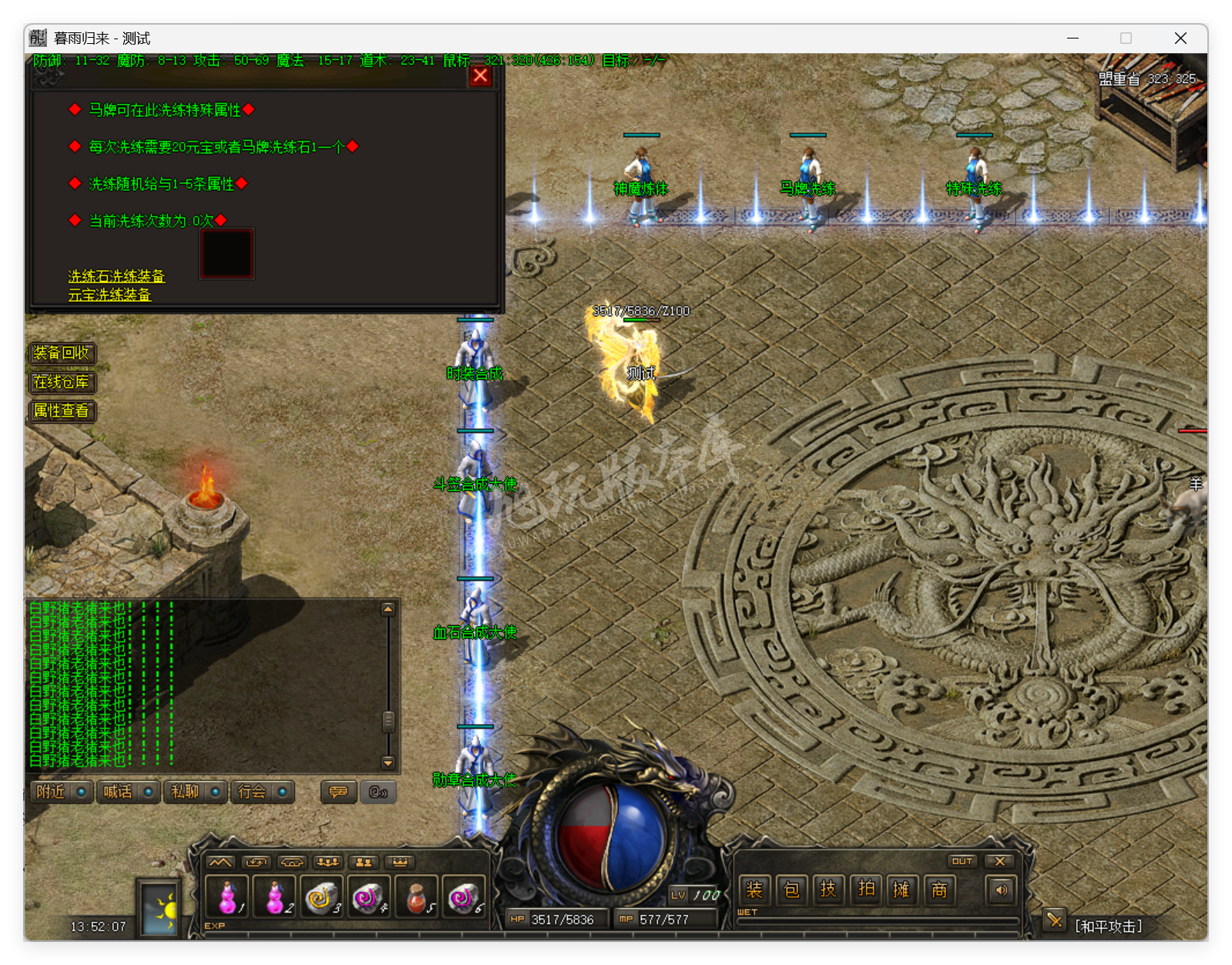
Task: Open the 商 shop button
Action: pyautogui.click(x=939, y=890)
